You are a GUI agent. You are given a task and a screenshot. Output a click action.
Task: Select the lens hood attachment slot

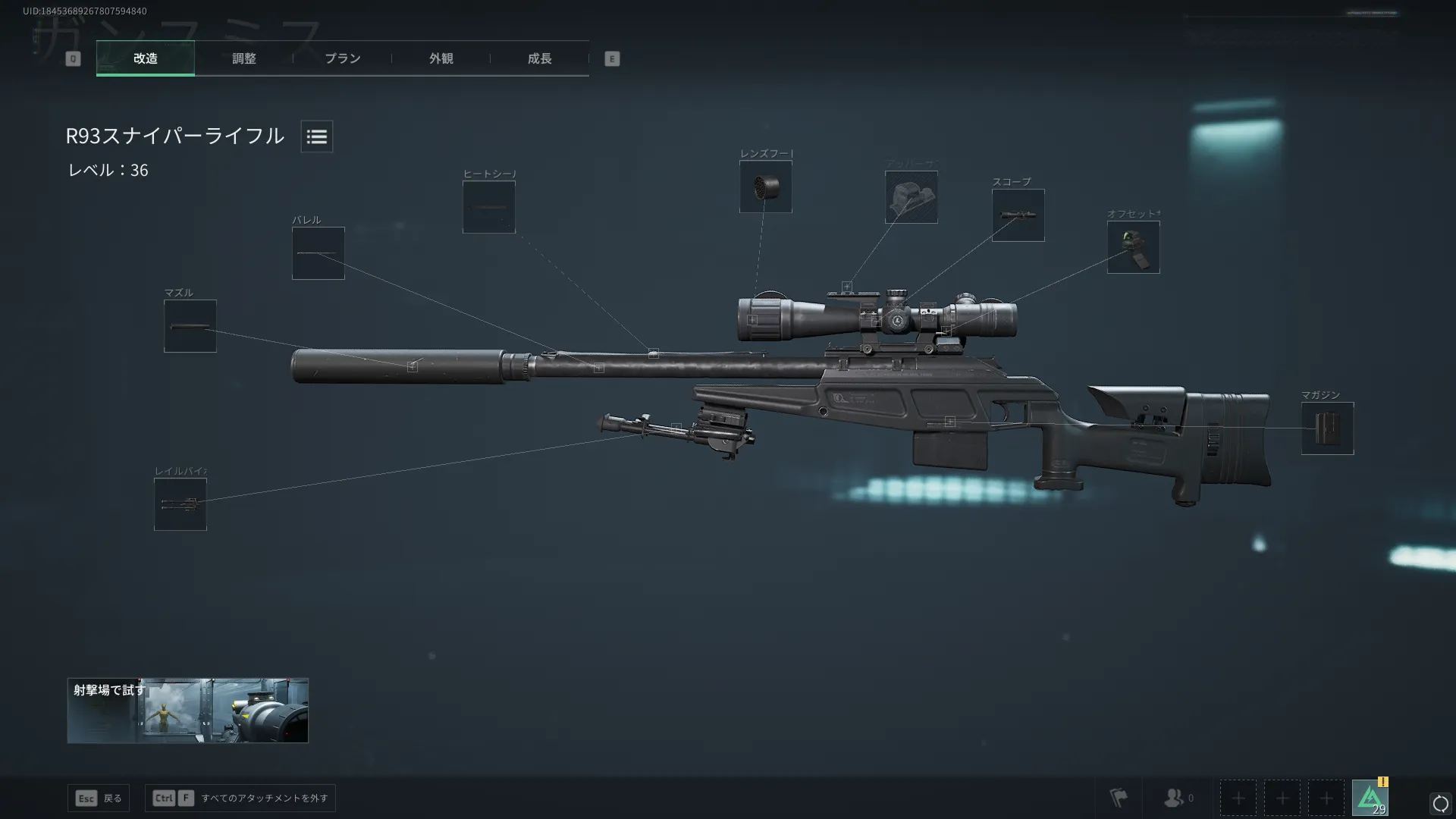click(x=765, y=187)
